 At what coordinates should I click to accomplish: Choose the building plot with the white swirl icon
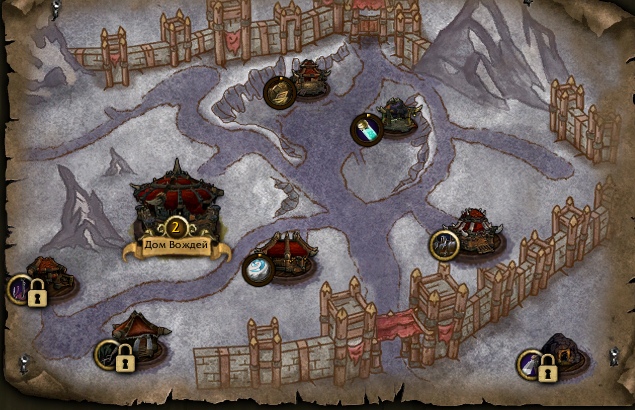tap(258, 269)
